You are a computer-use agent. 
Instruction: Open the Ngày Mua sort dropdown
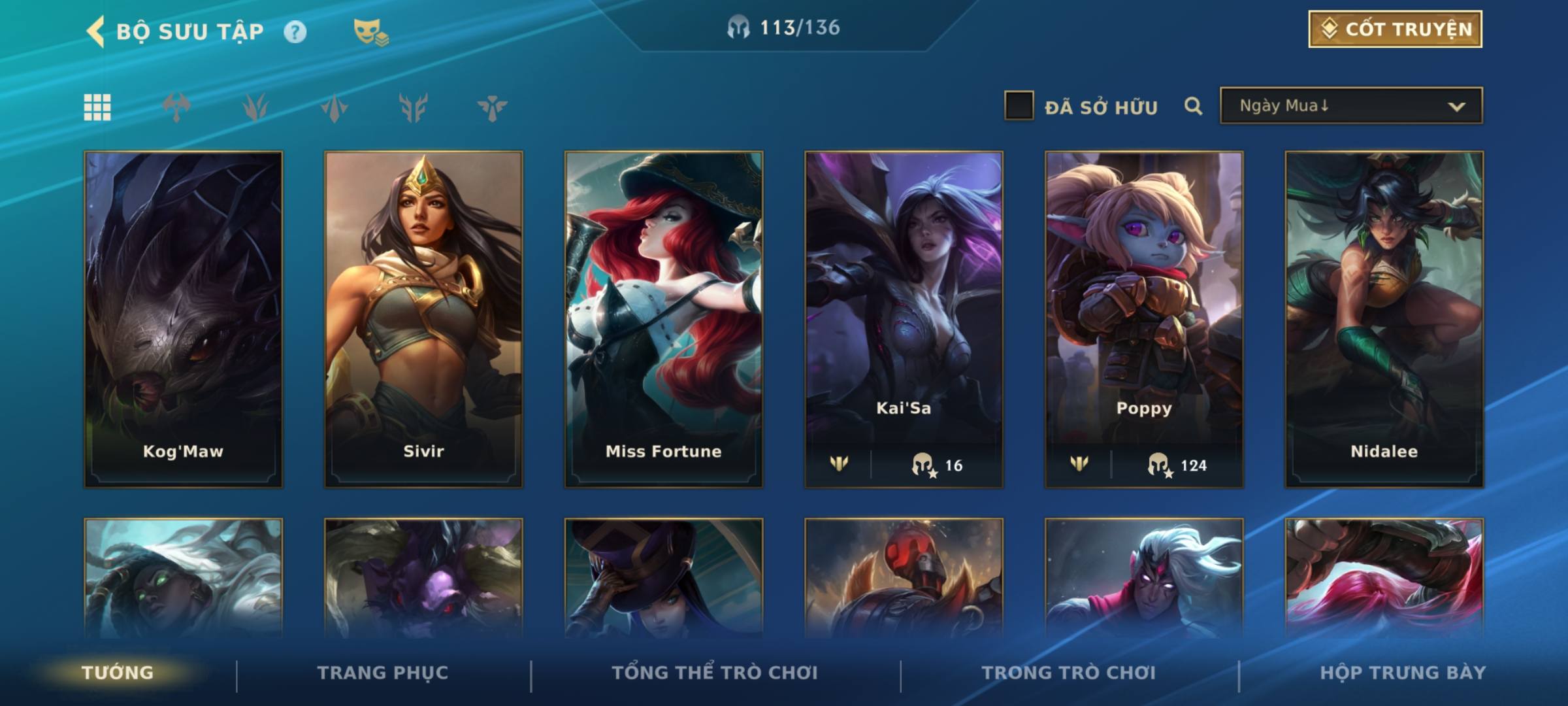coord(1351,106)
